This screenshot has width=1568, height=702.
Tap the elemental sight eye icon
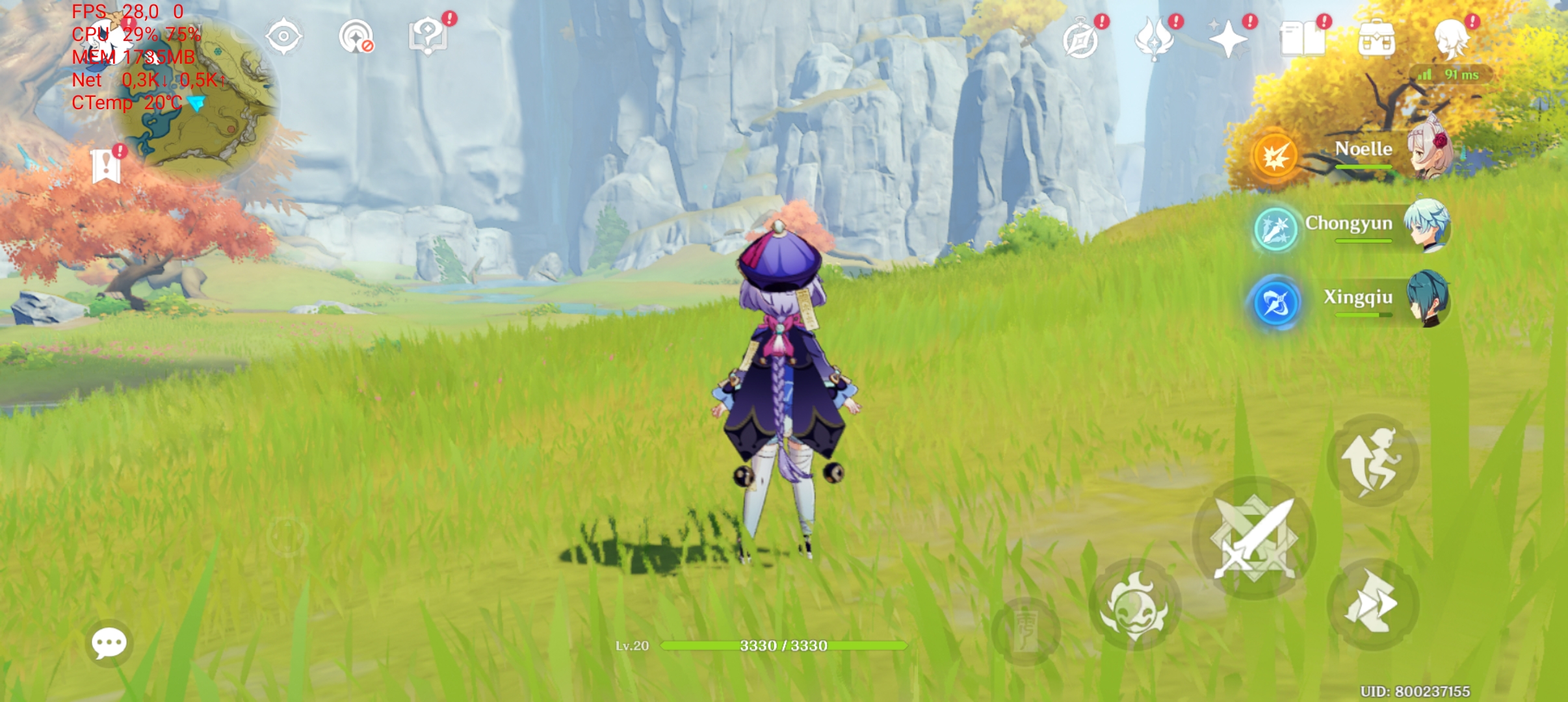click(284, 36)
